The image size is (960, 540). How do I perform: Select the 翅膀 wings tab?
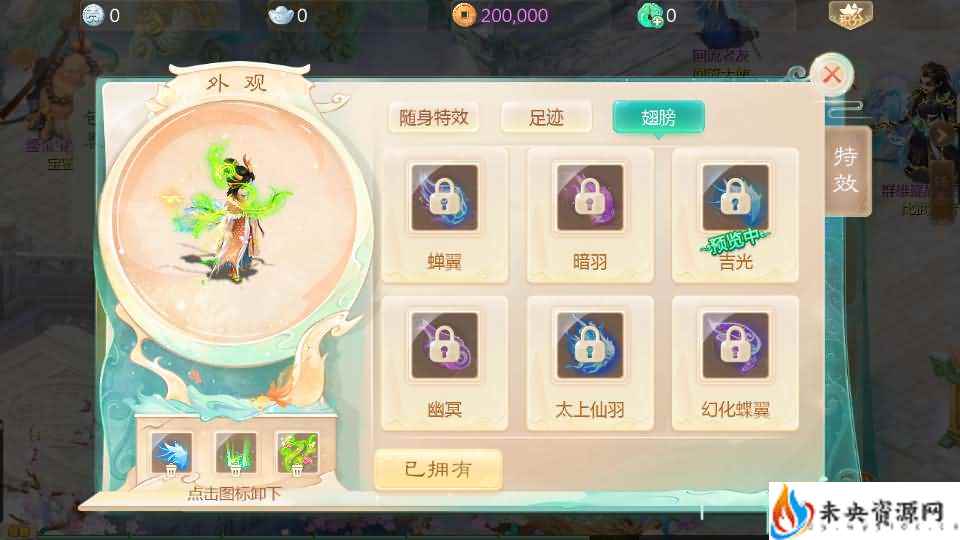point(658,117)
